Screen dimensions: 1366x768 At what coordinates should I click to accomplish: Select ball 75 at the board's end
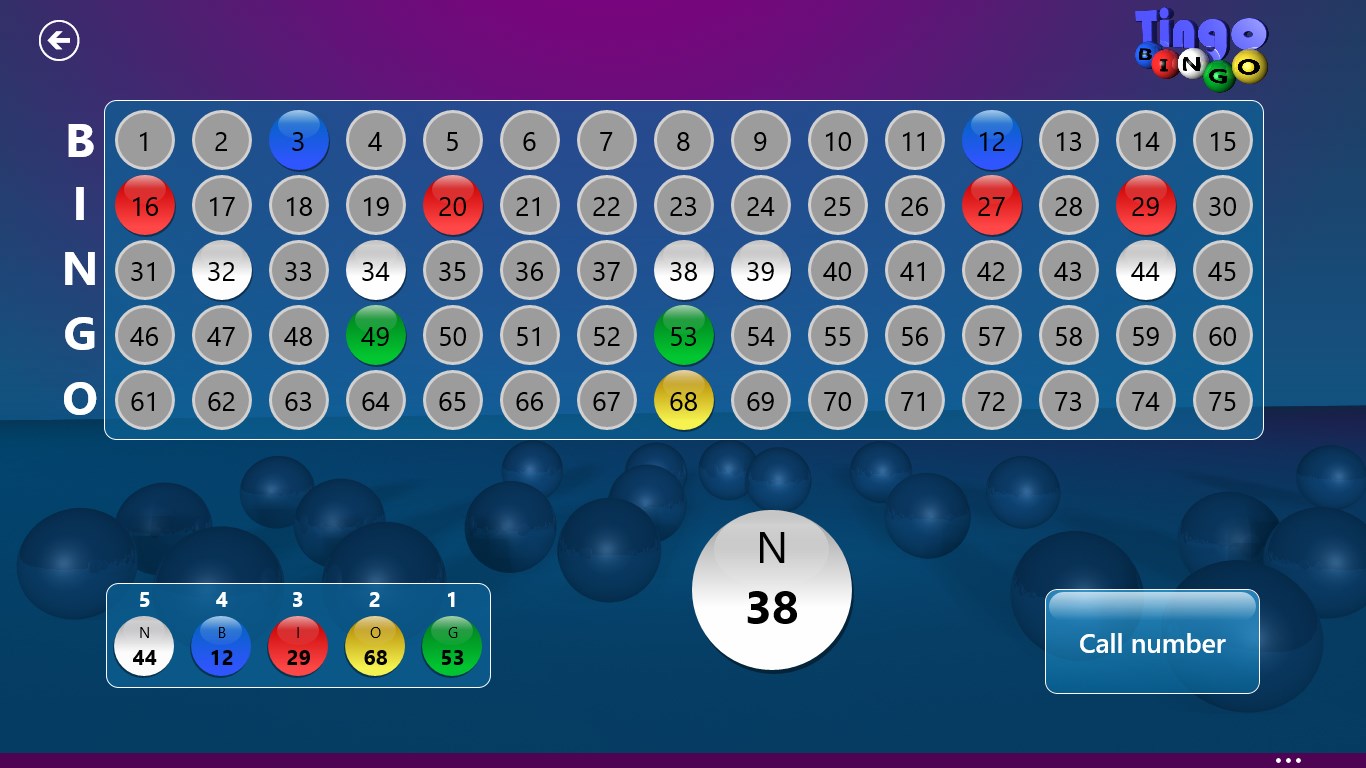[x=1223, y=401]
